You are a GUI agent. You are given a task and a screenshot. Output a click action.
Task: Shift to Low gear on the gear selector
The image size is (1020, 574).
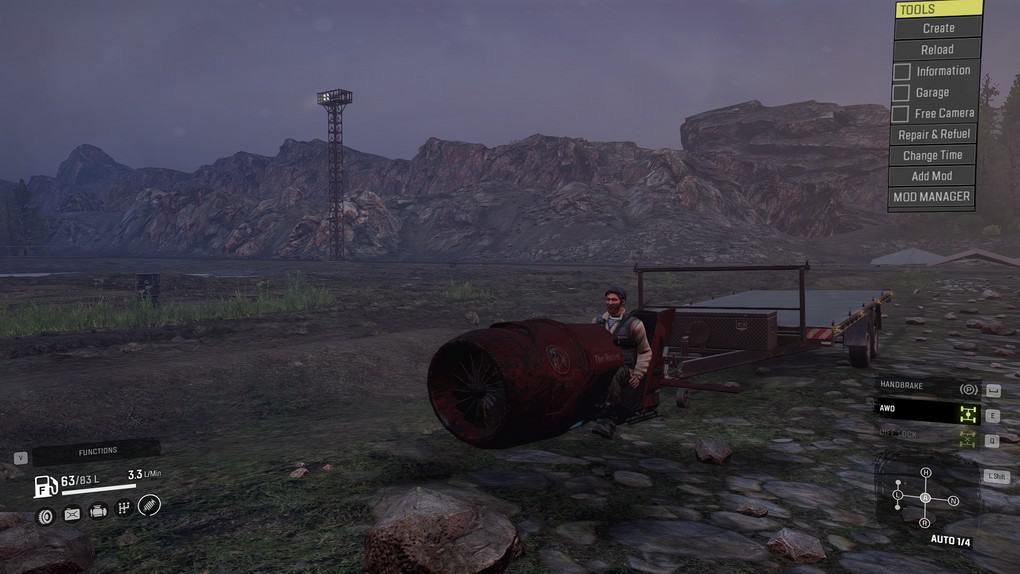(898, 495)
